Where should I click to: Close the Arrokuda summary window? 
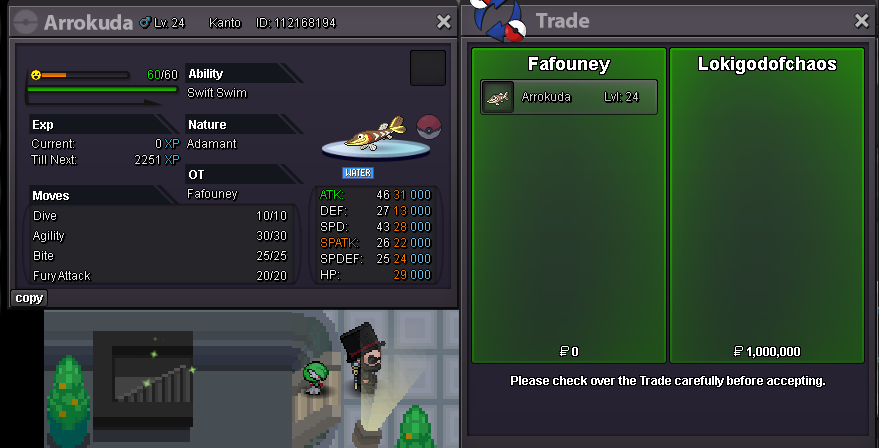click(x=444, y=21)
